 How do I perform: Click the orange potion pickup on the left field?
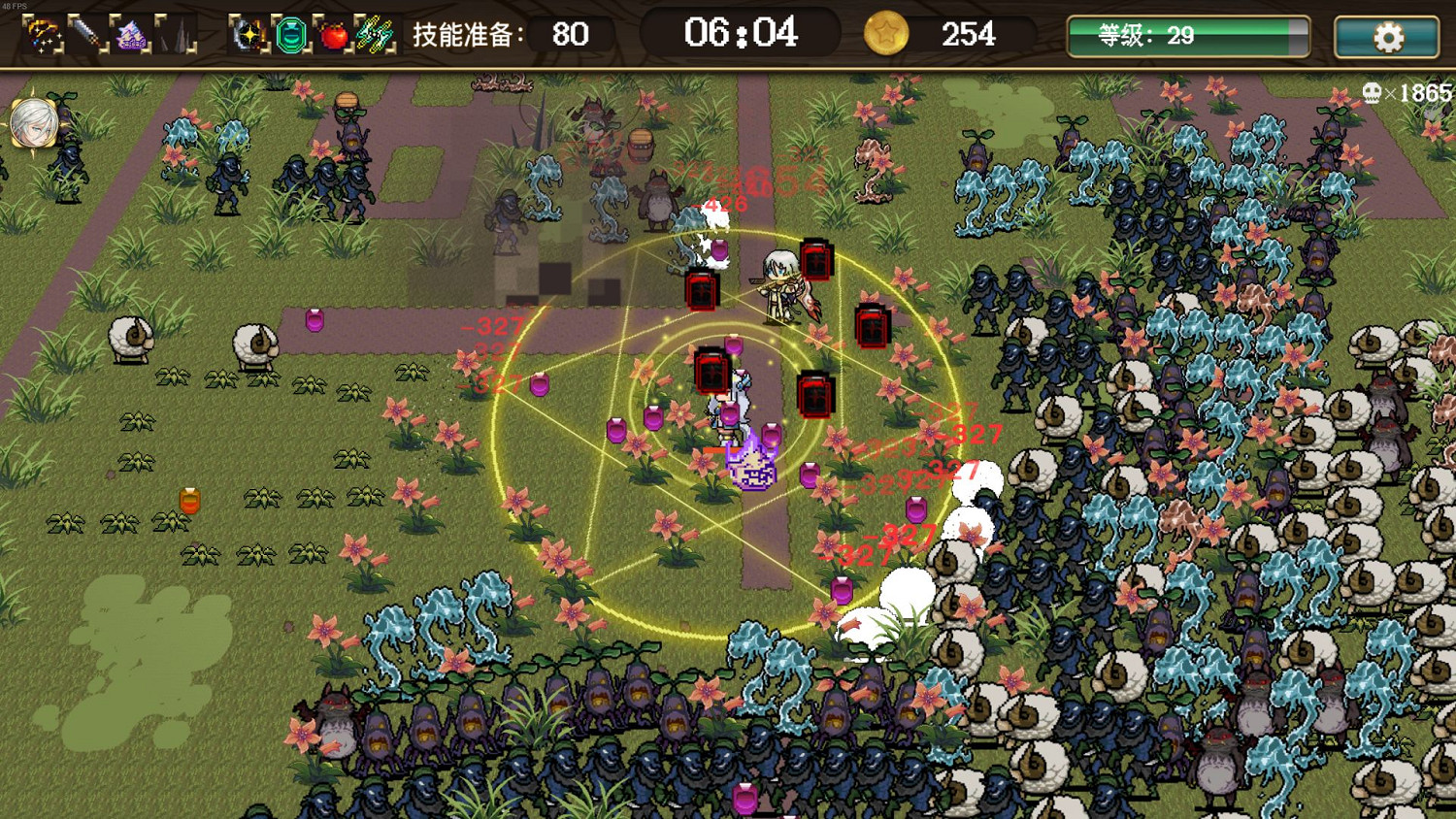point(188,500)
